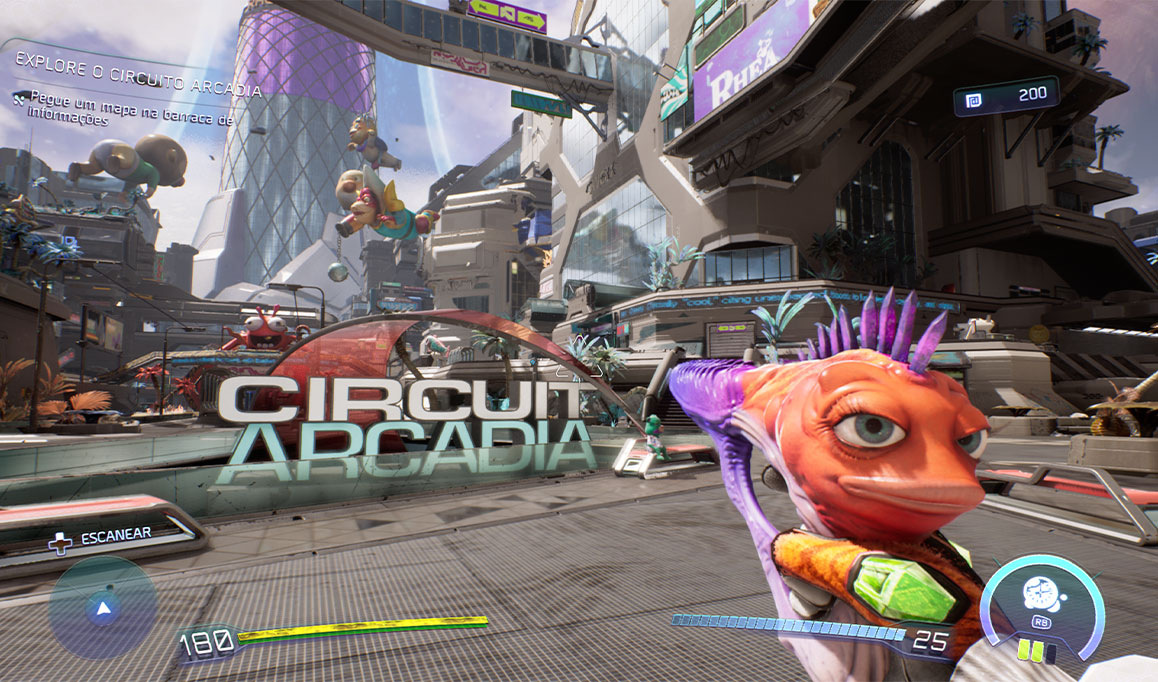Click the circular radar compass
Screen dimensions: 1158x682
click(102, 607)
